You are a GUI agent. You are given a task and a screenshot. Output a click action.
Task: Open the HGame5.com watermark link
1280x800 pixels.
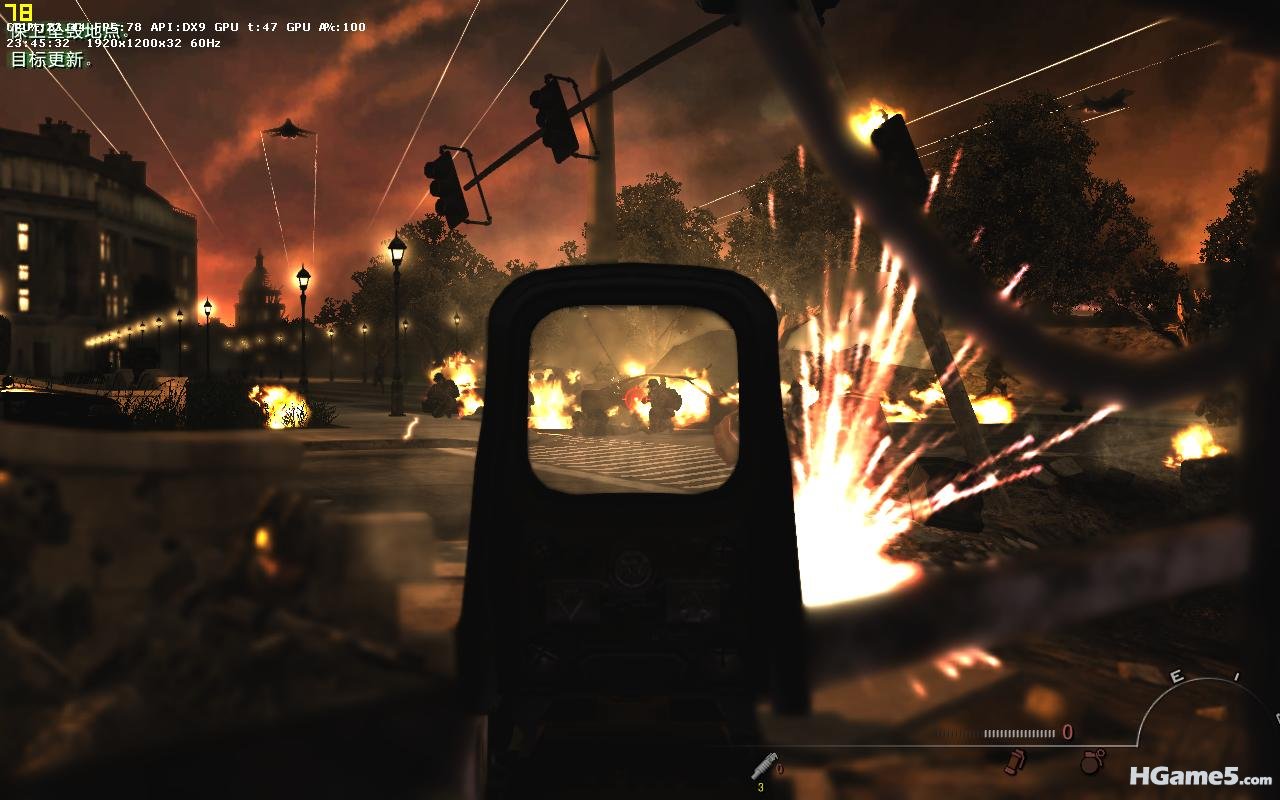1200,775
